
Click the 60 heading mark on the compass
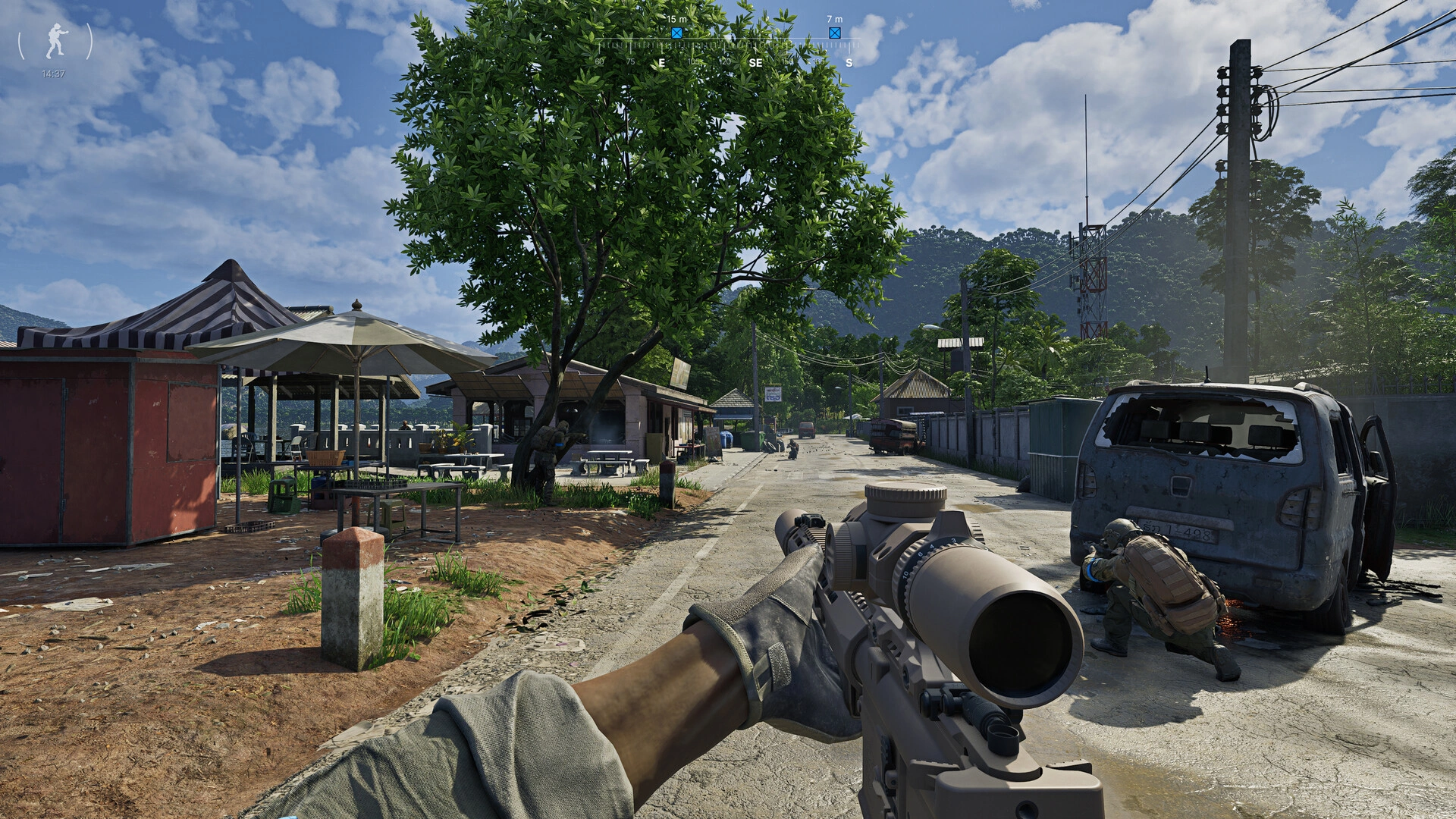[x=600, y=63]
